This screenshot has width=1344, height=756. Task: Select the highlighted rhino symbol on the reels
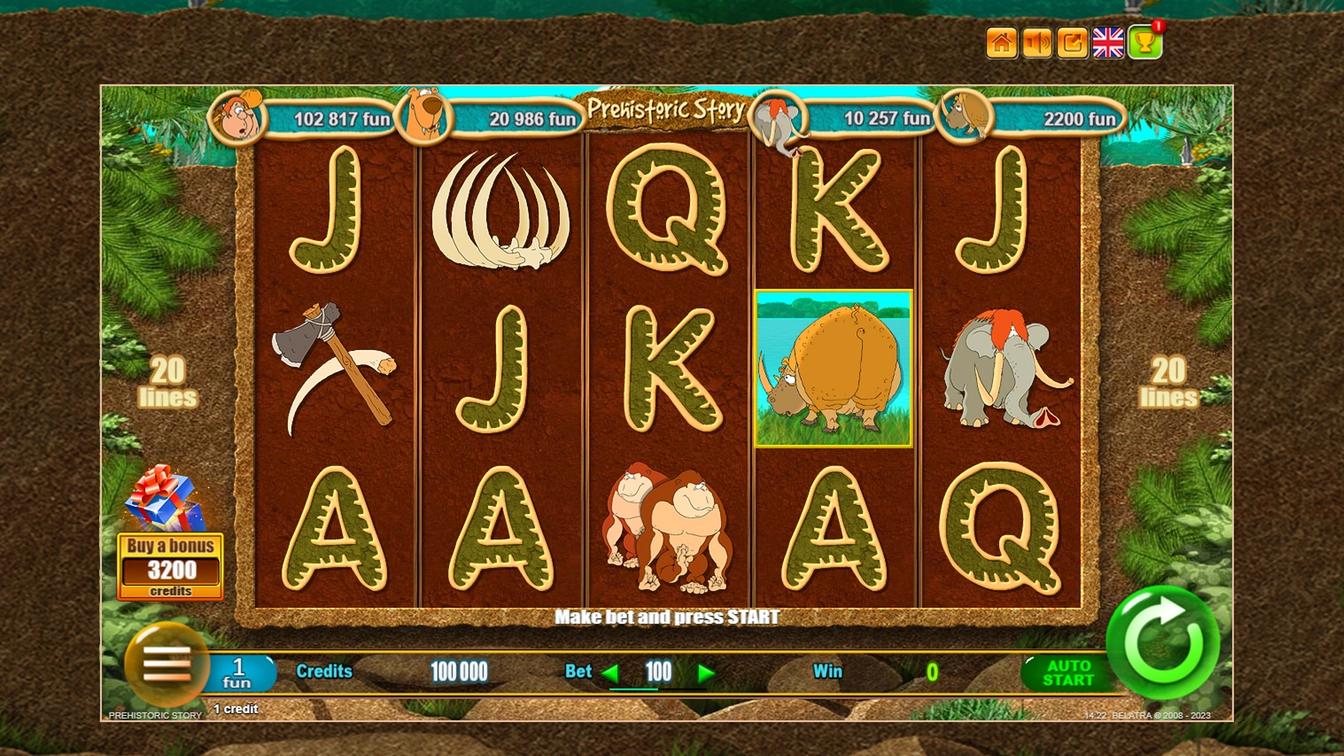(x=834, y=369)
